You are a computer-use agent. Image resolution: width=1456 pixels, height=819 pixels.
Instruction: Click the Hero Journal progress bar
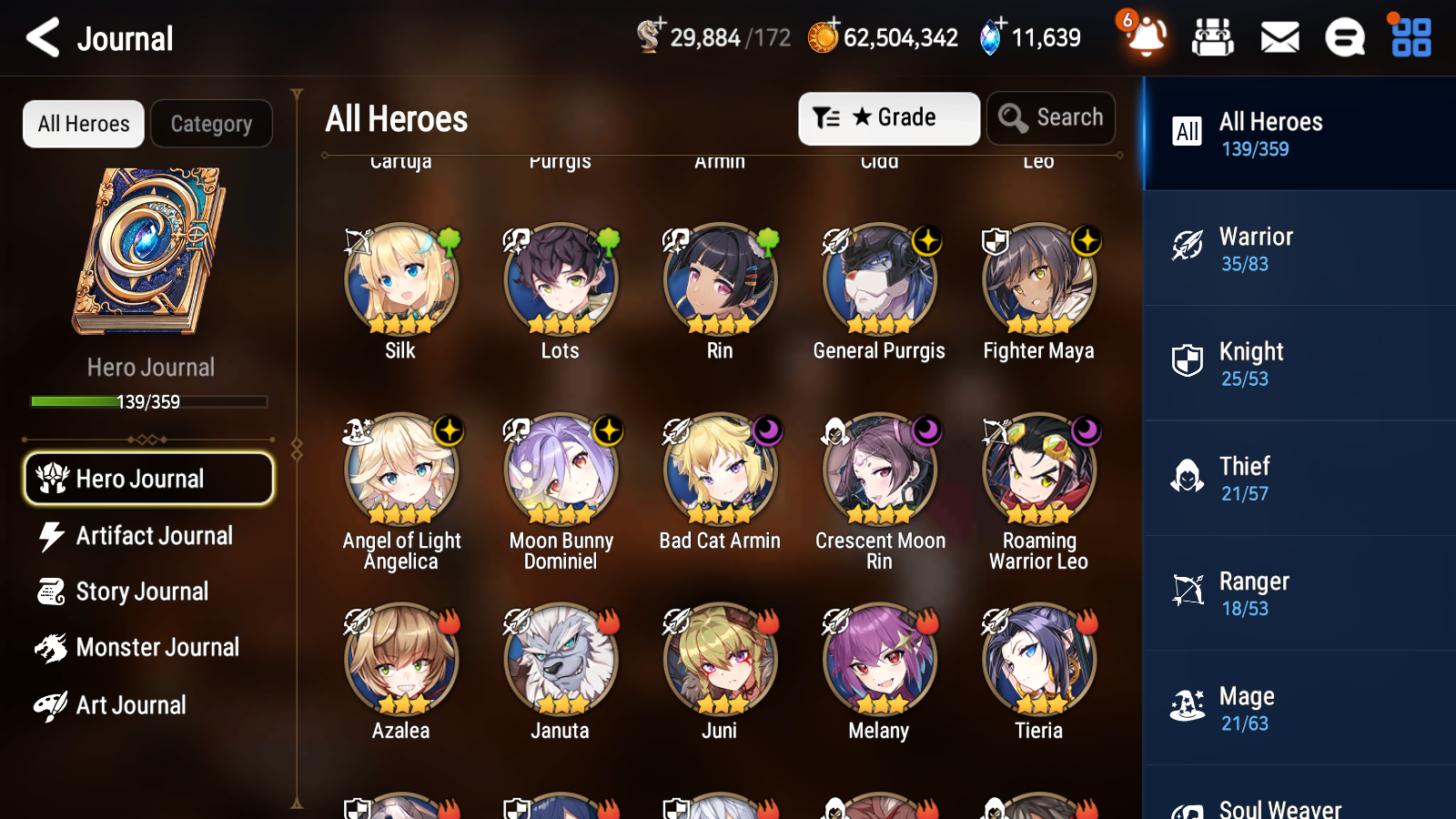tap(148, 401)
